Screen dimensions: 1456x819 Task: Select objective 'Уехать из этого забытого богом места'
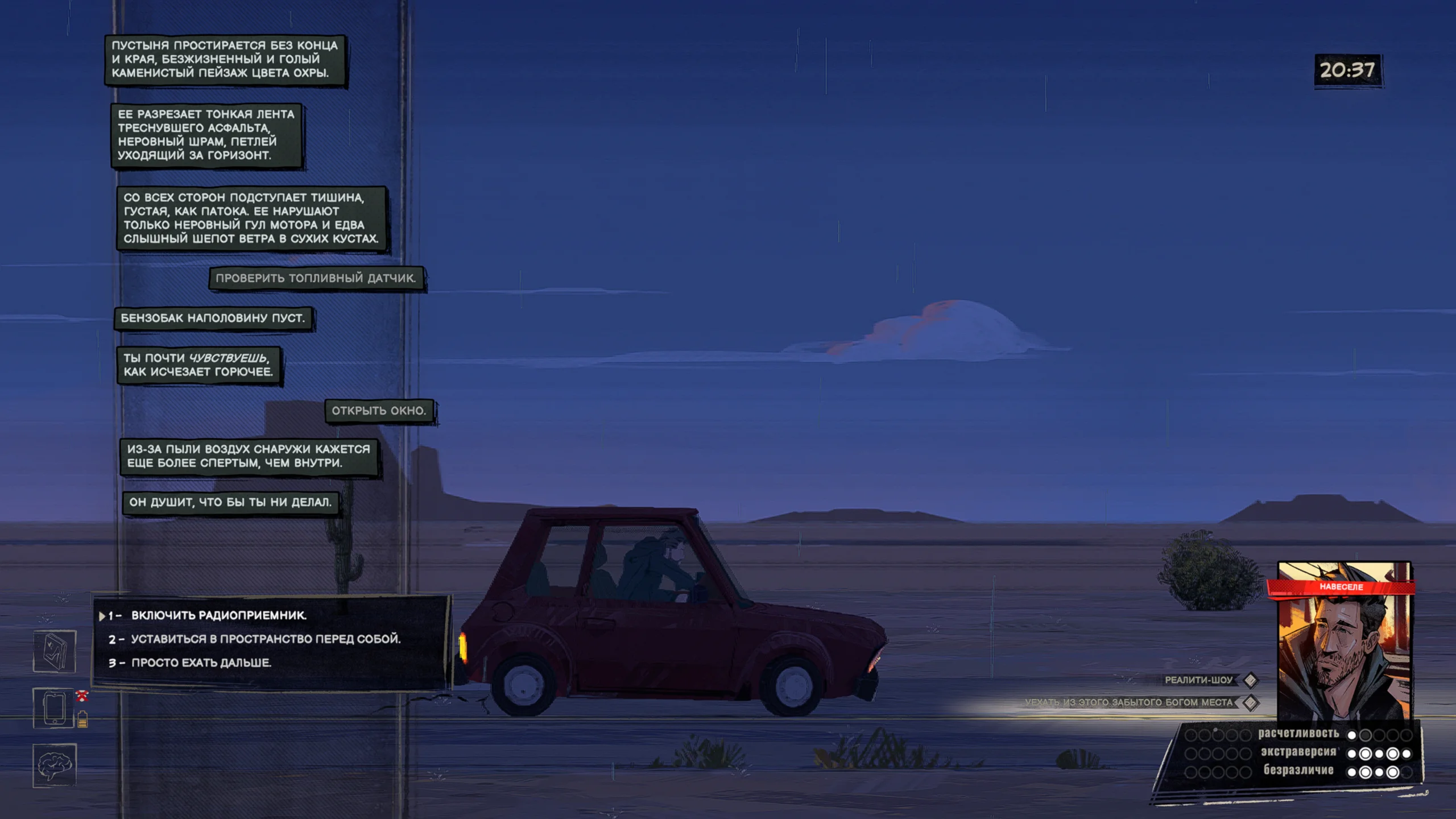[x=1128, y=703]
